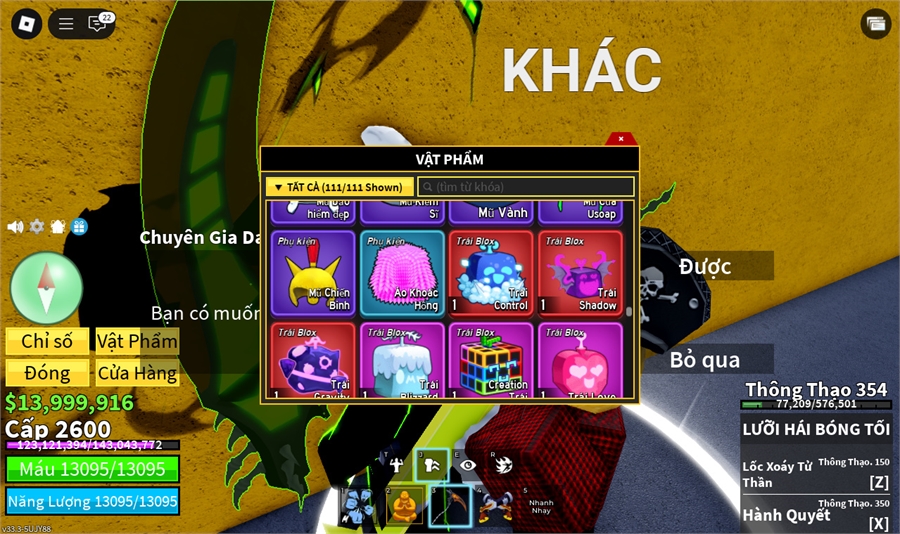Accept the dialogue with Được

coord(706,266)
